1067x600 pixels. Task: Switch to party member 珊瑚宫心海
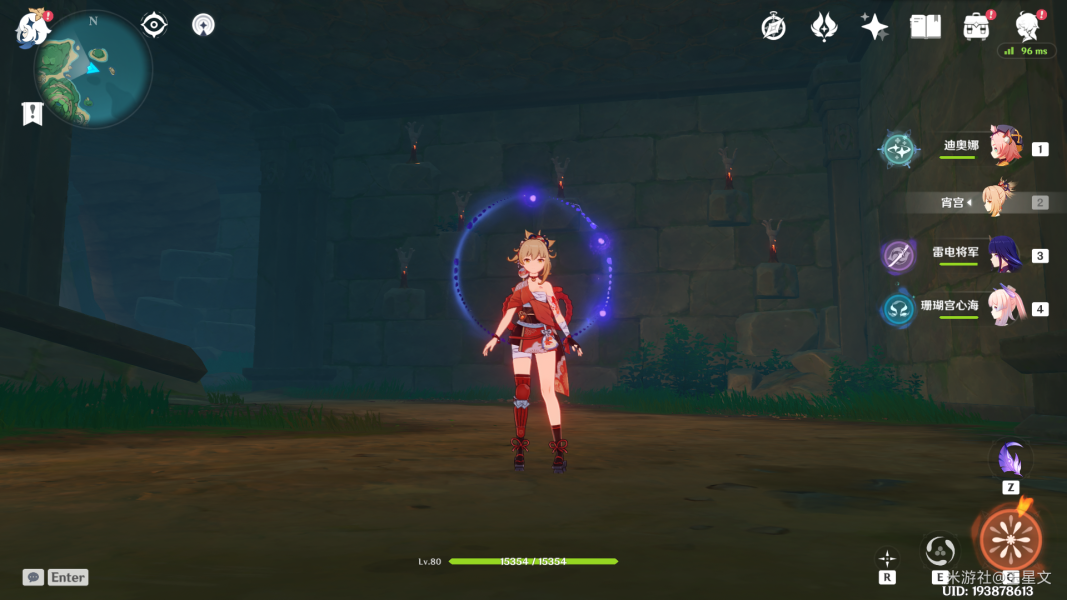coord(1005,308)
